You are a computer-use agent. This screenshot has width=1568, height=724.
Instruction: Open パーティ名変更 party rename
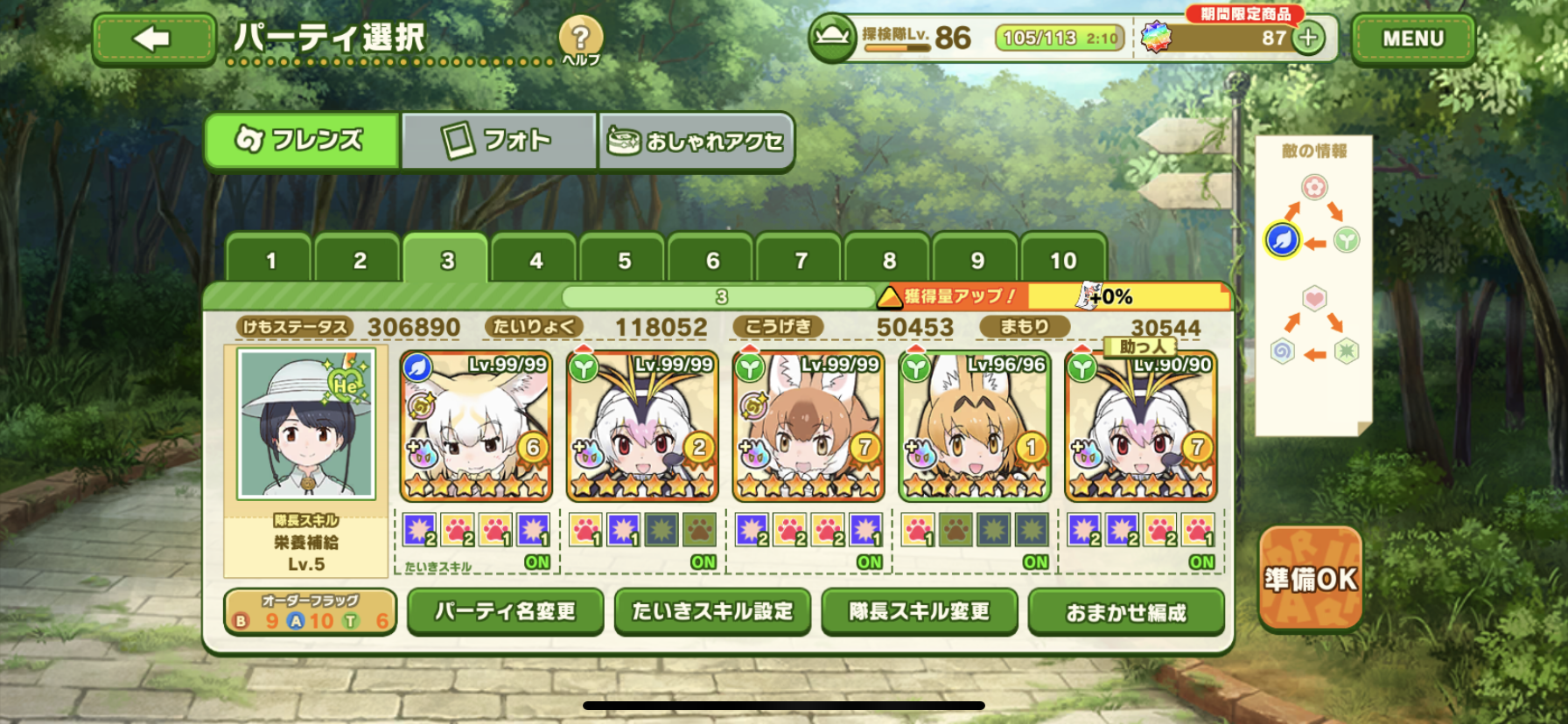point(505,611)
